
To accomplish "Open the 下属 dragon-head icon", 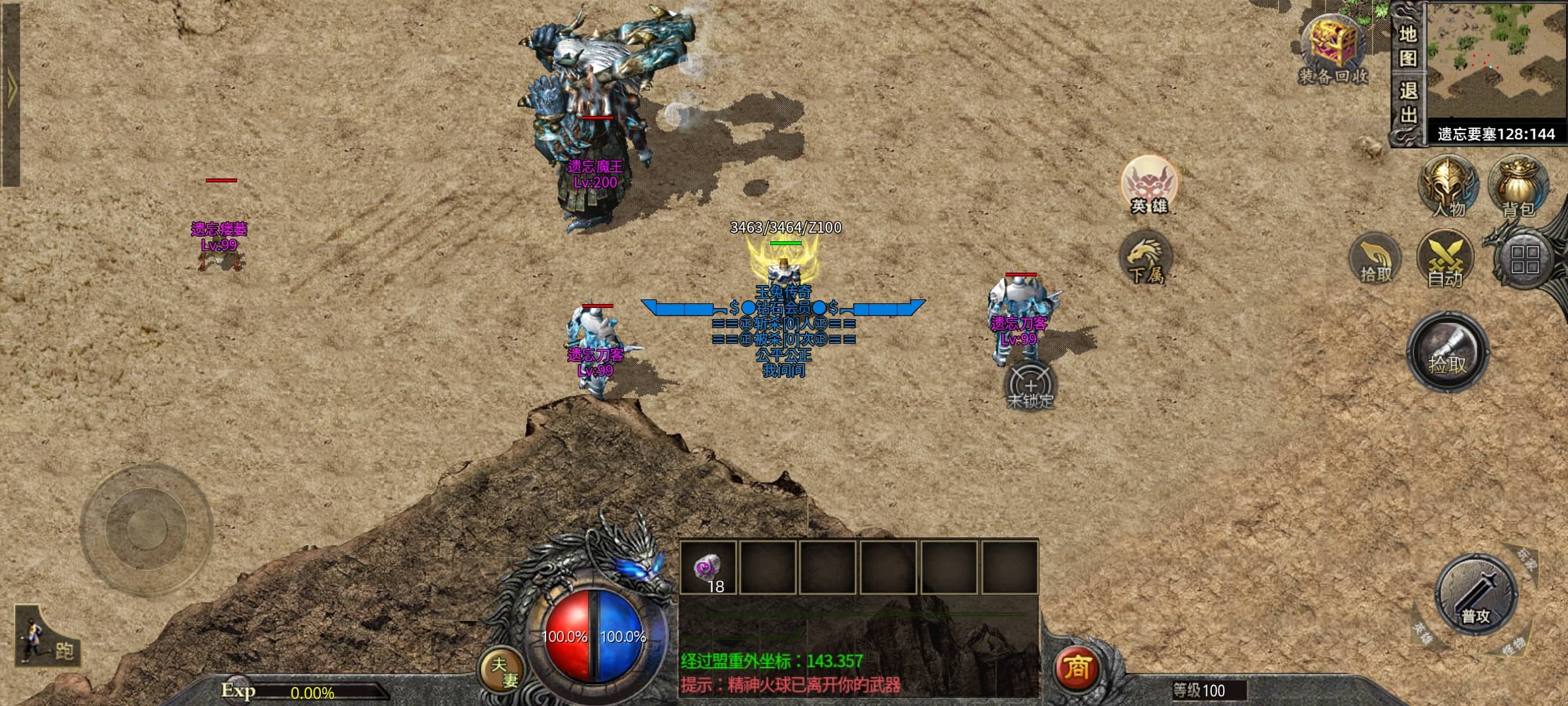I will (1145, 258).
